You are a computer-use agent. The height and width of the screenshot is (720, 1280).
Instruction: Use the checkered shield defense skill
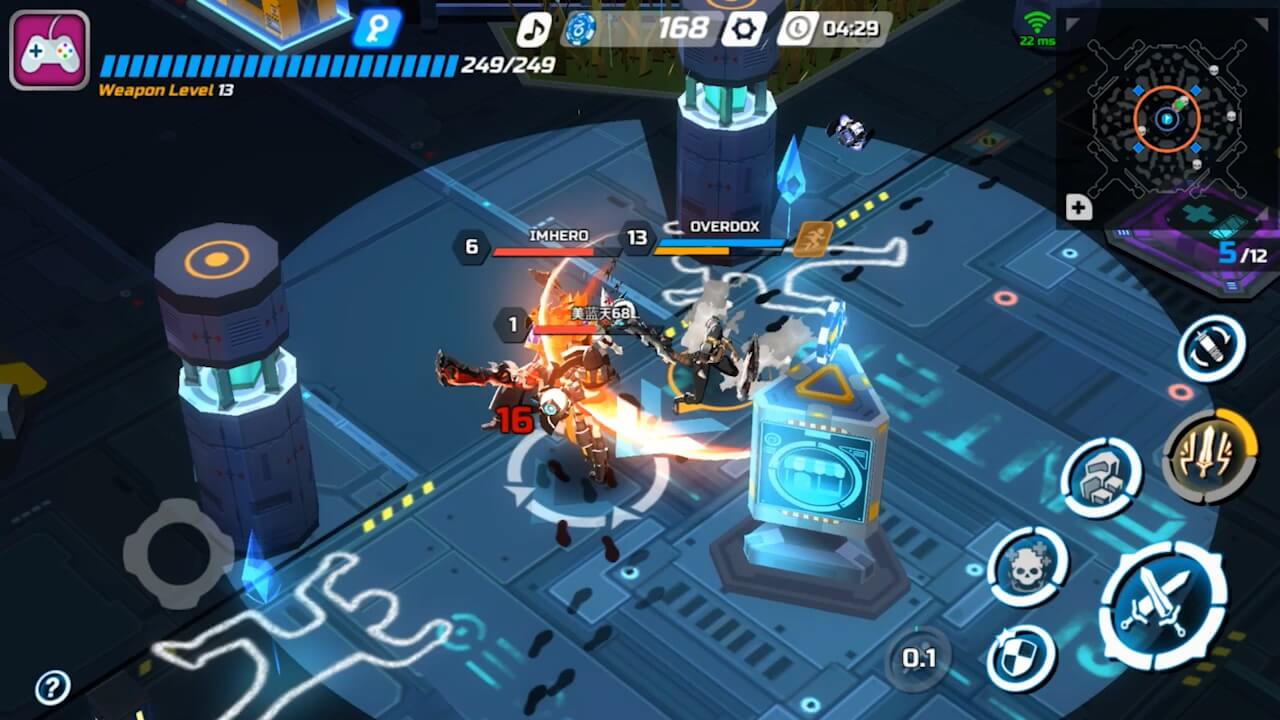pyautogui.click(x=1021, y=658)
